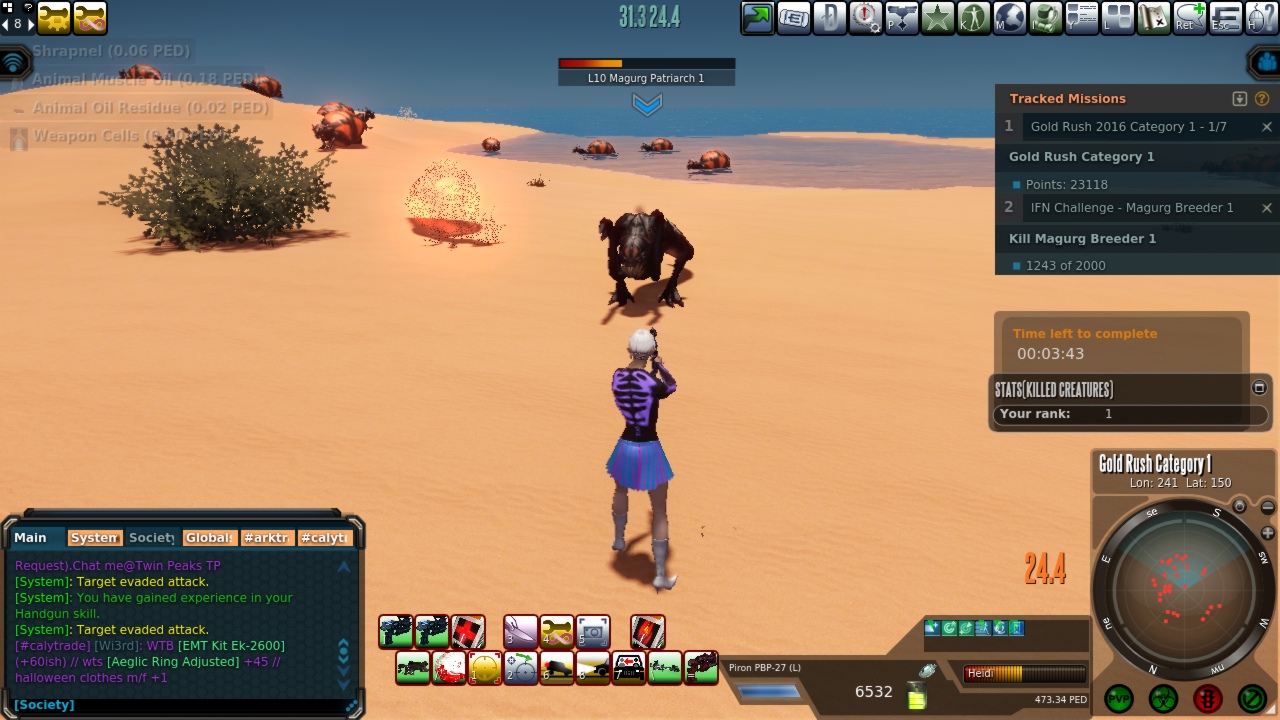The width and height of the screenshot is (1280, 720).
Task: Switch to the System chat tab
Action: 95,538
